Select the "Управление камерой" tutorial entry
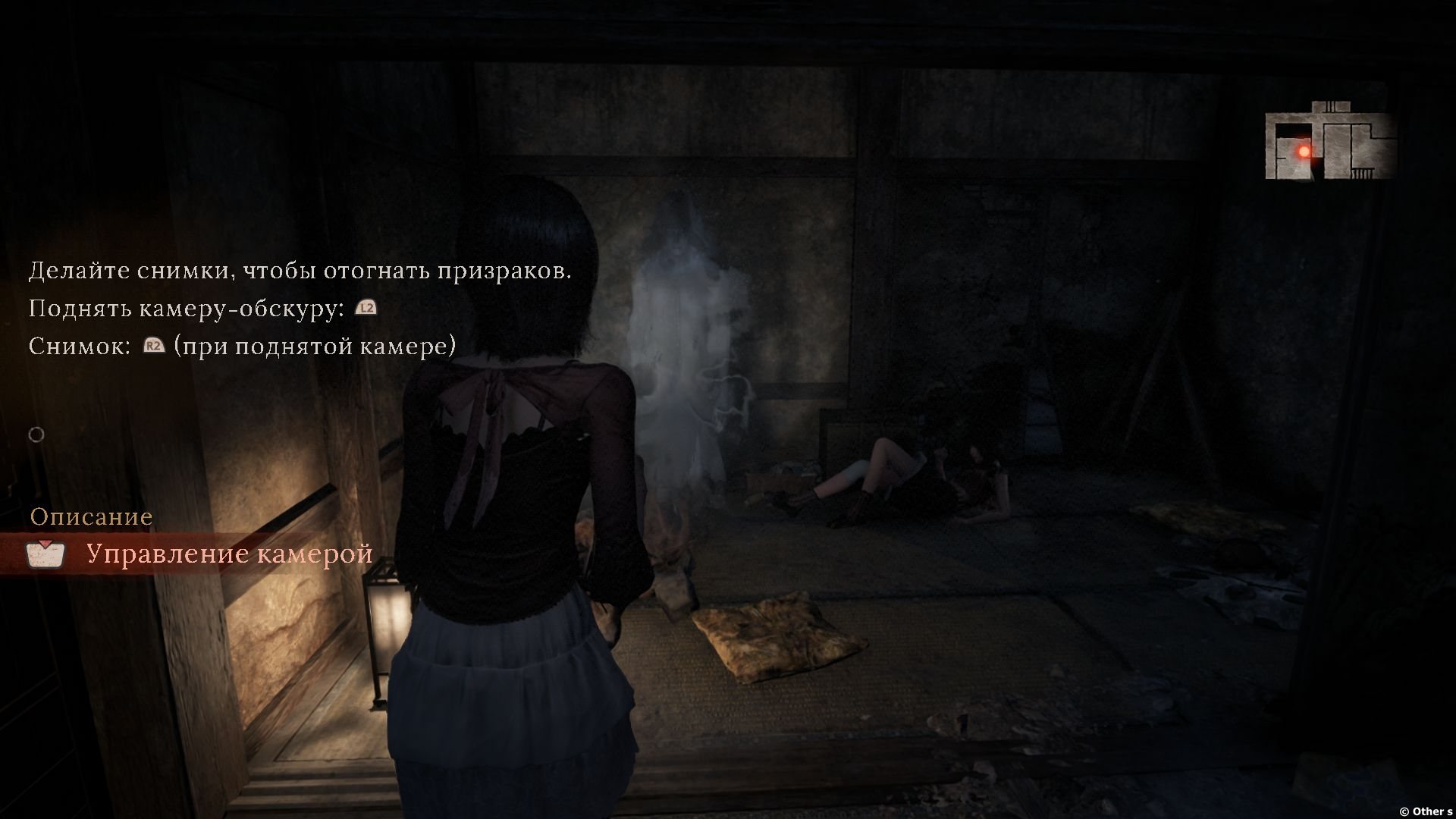 click(229, 554)
